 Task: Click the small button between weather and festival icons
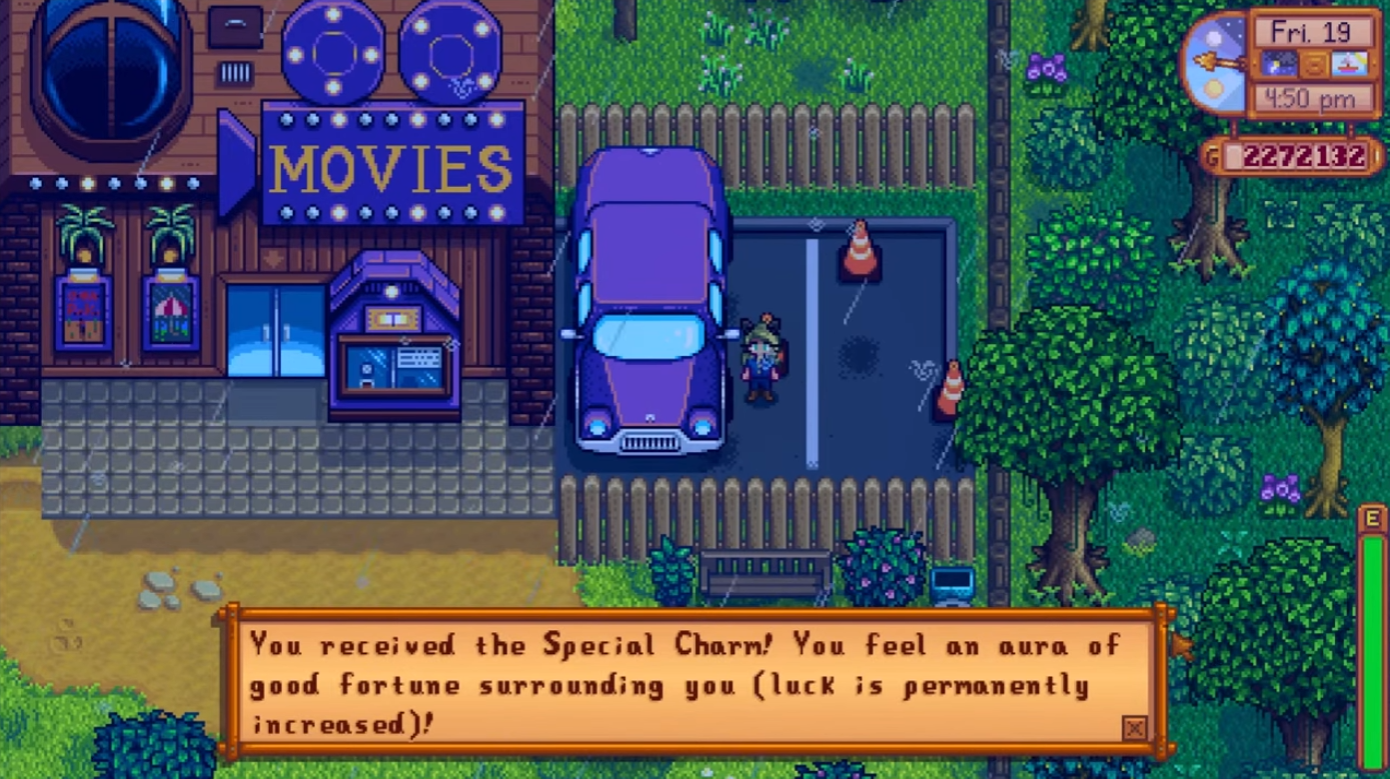[1315, 64]
